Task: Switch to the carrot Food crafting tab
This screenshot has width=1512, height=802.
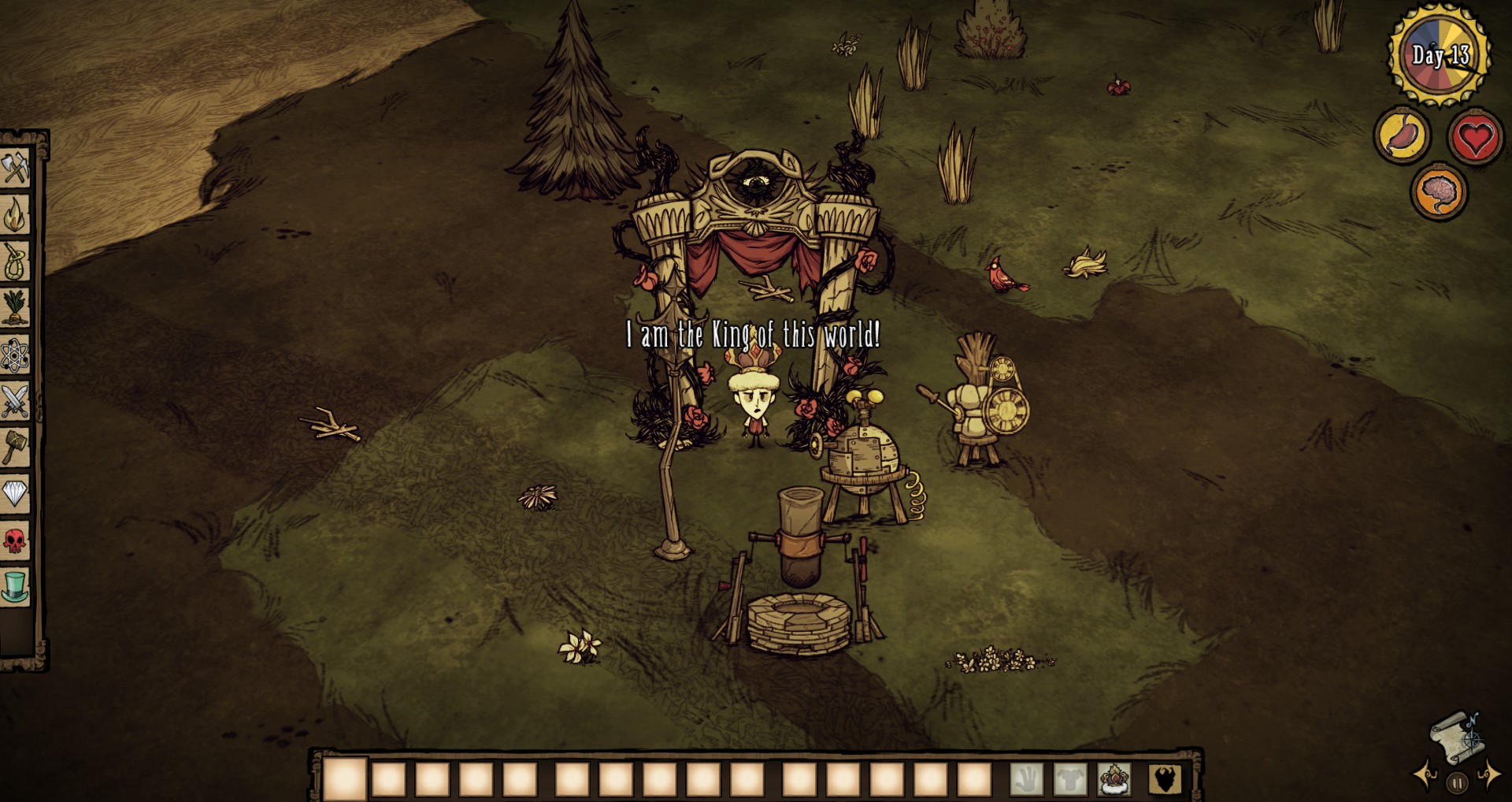Action: click(x=15, y=307)
